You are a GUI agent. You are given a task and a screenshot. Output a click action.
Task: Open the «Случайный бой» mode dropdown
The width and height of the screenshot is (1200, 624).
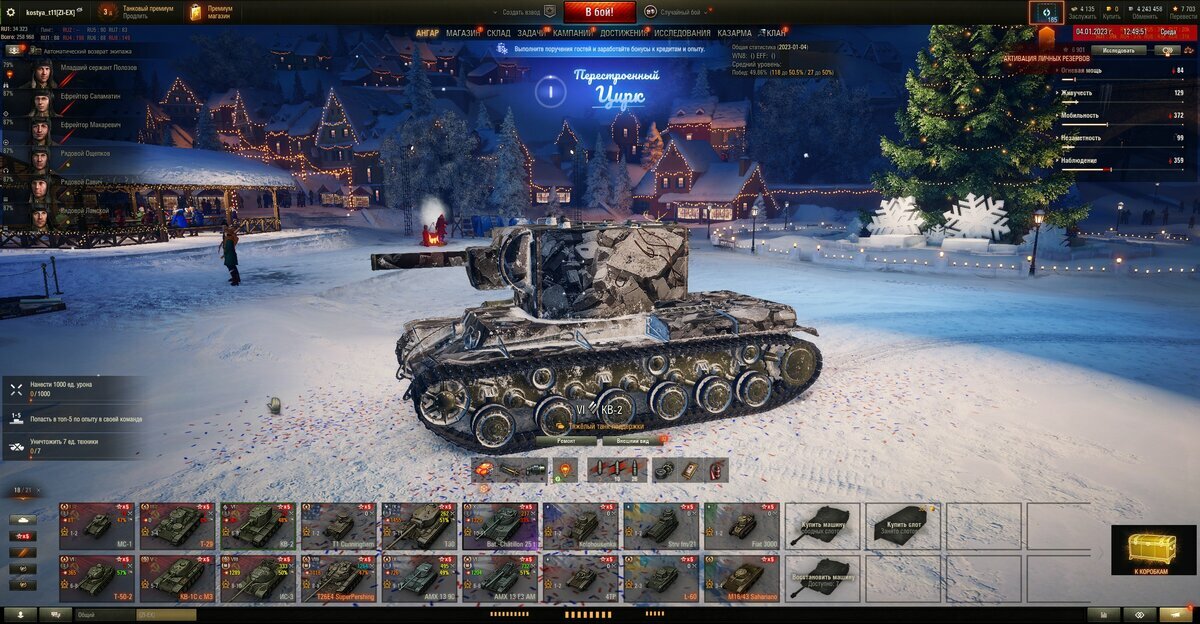tap(677, 12)
